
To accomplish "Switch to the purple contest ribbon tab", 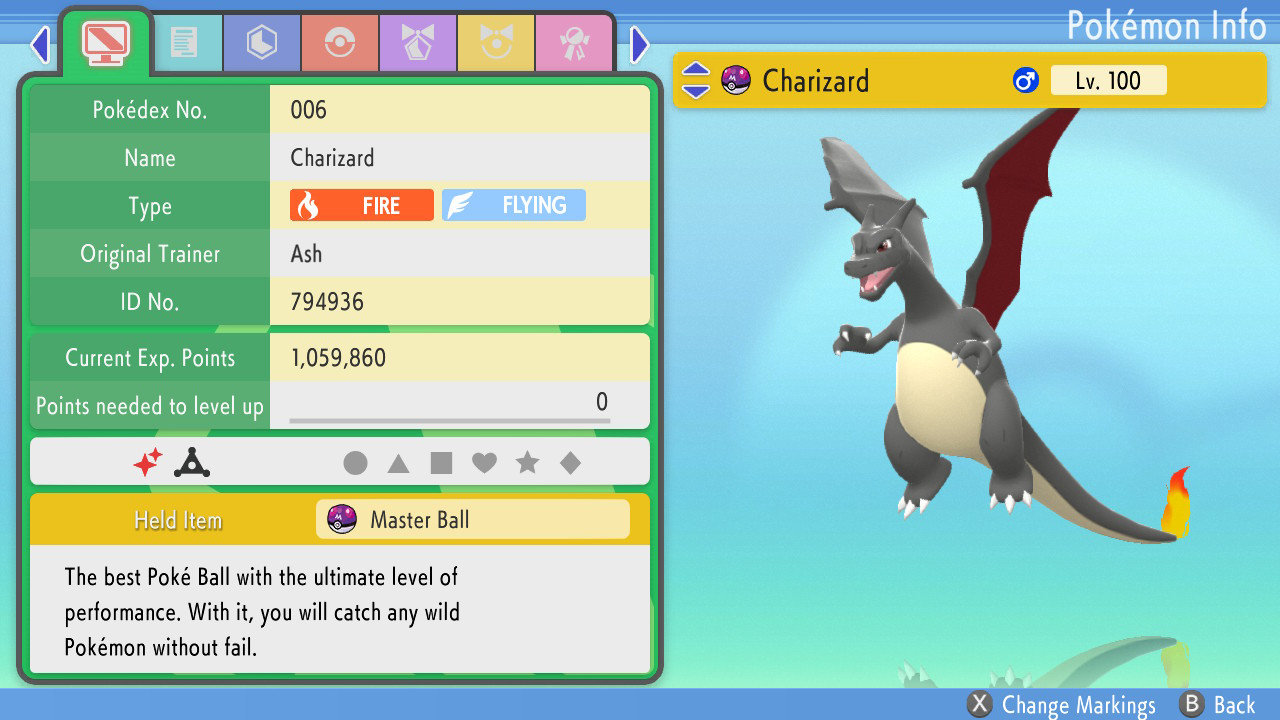I will click(417, 42).
